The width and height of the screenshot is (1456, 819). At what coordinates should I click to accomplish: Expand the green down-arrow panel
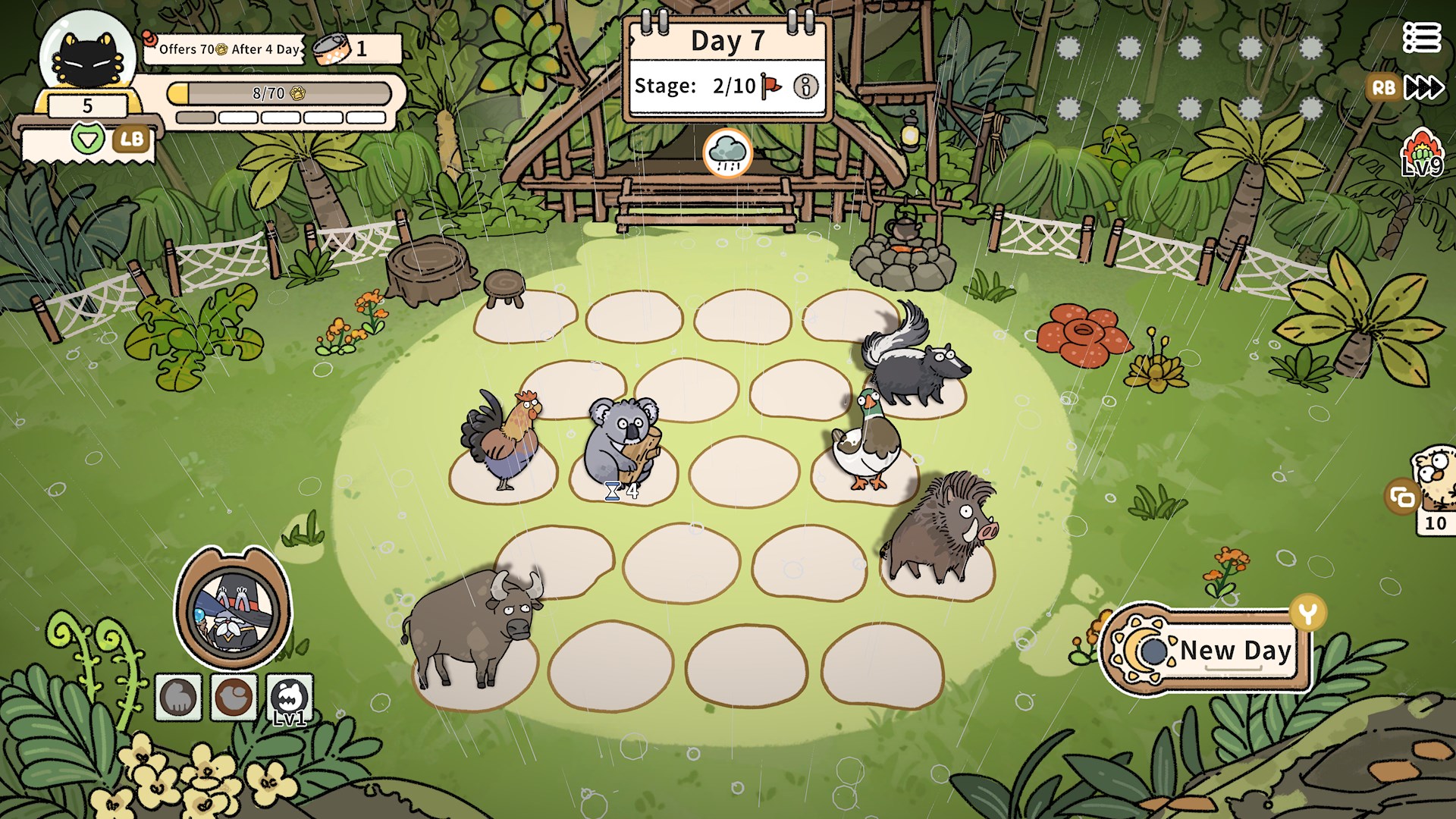tap(88, 139)
